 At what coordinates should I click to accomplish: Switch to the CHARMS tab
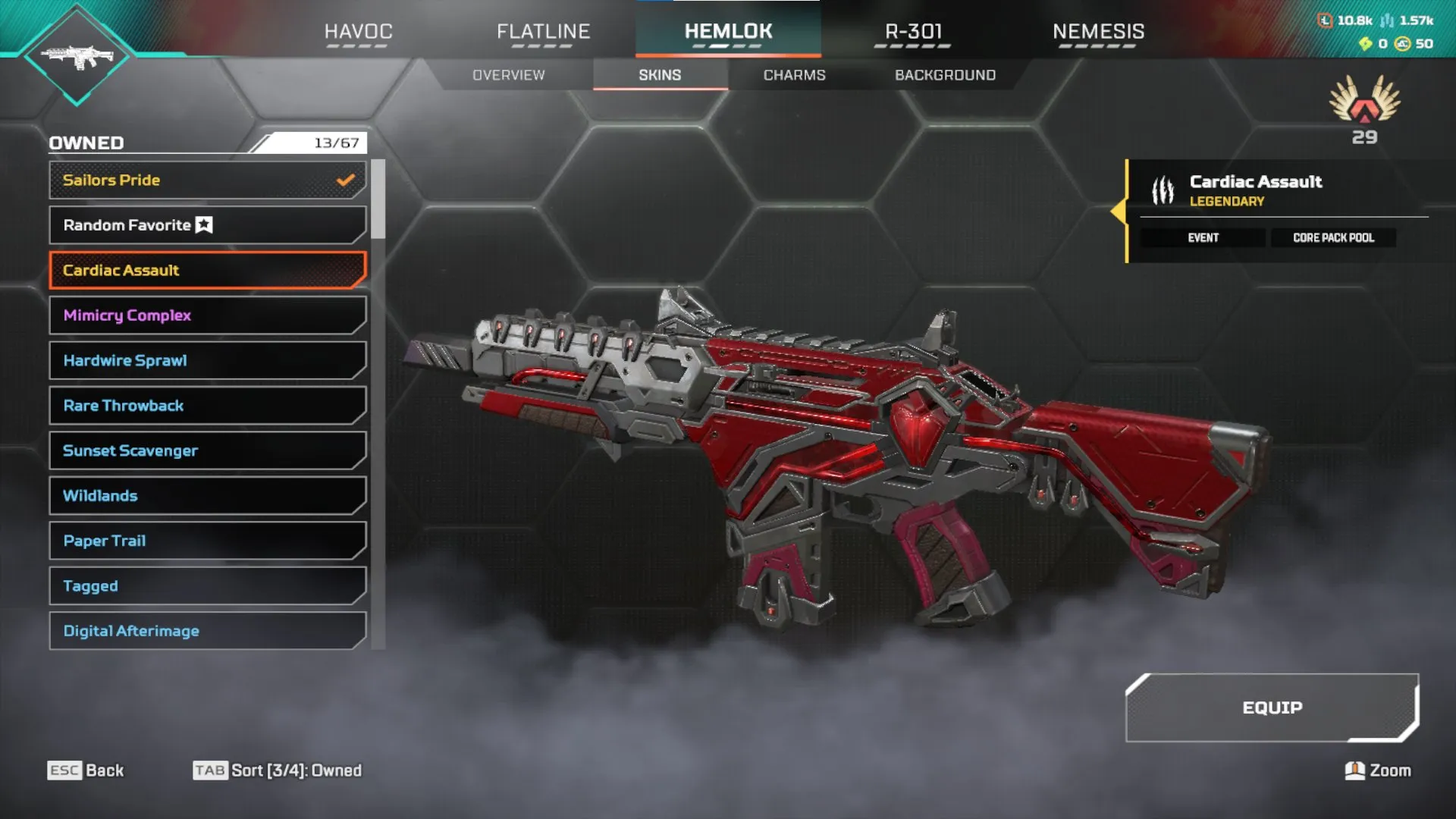click(794, 75)
